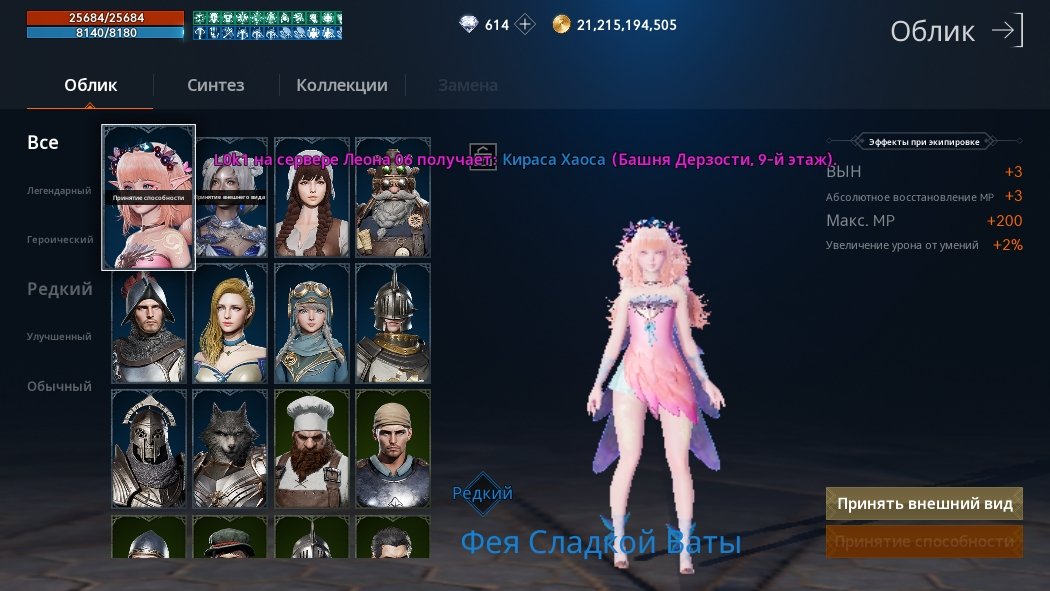Open the Коллекции tab
The width and height of the screenshot is (1050, 591).
pyautogui.click(x=342, y=85)
